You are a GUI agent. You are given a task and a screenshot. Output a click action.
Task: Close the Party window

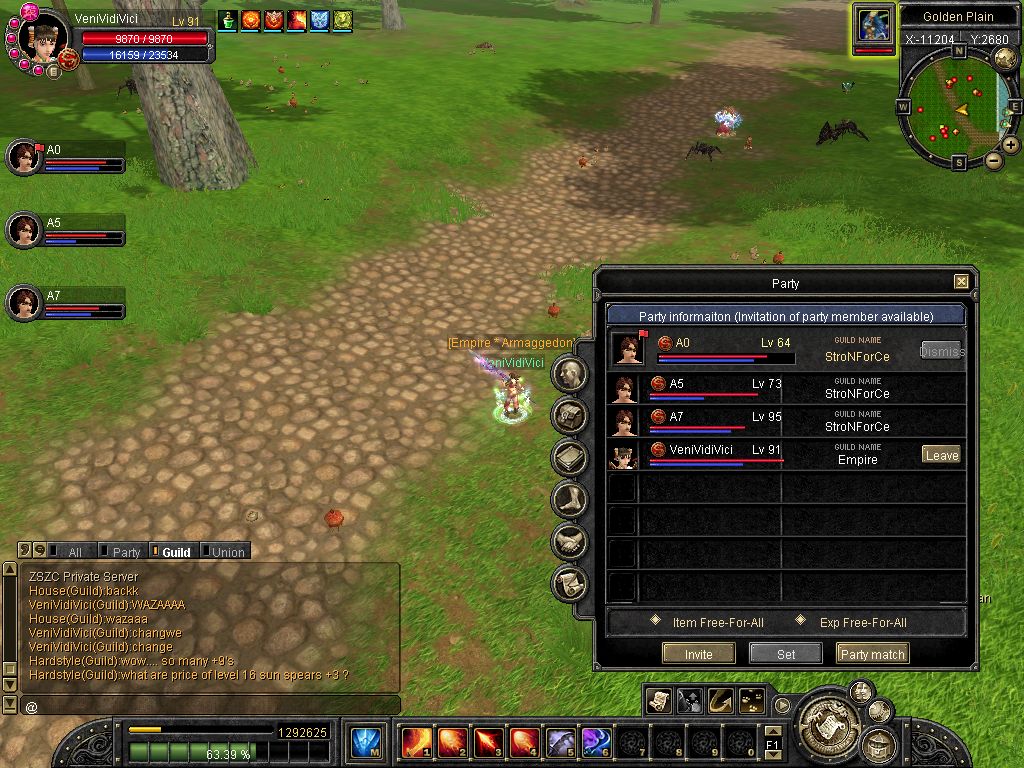click(x=961, y=283)
